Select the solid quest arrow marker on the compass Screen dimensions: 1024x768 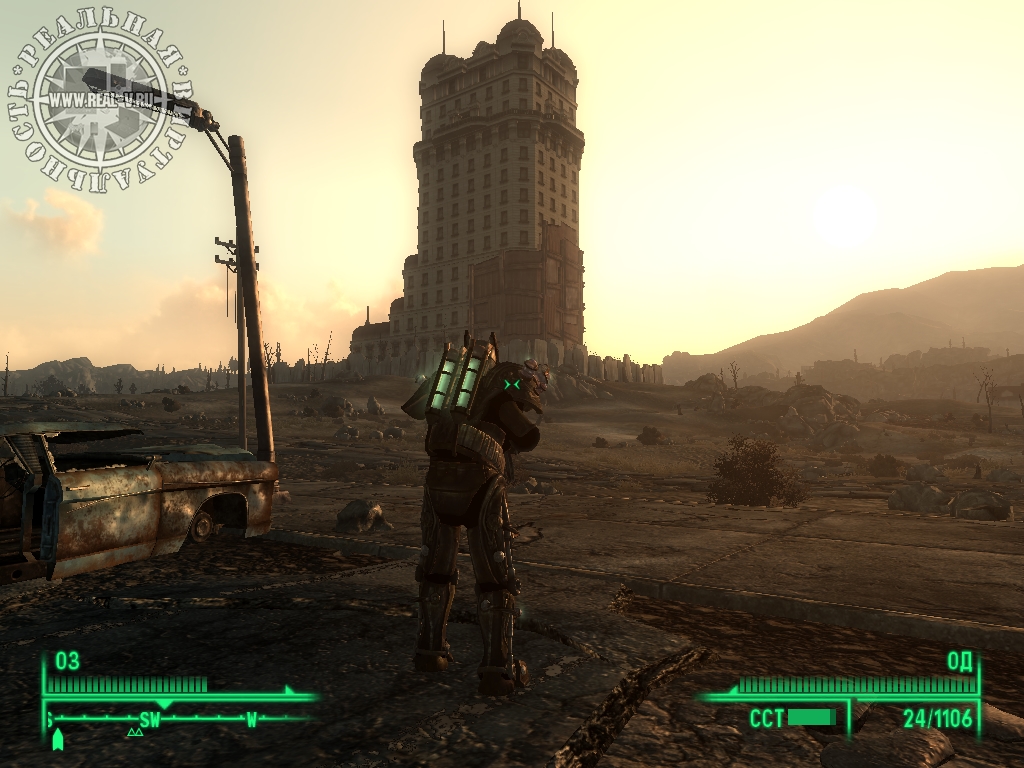tap(58, 739)
